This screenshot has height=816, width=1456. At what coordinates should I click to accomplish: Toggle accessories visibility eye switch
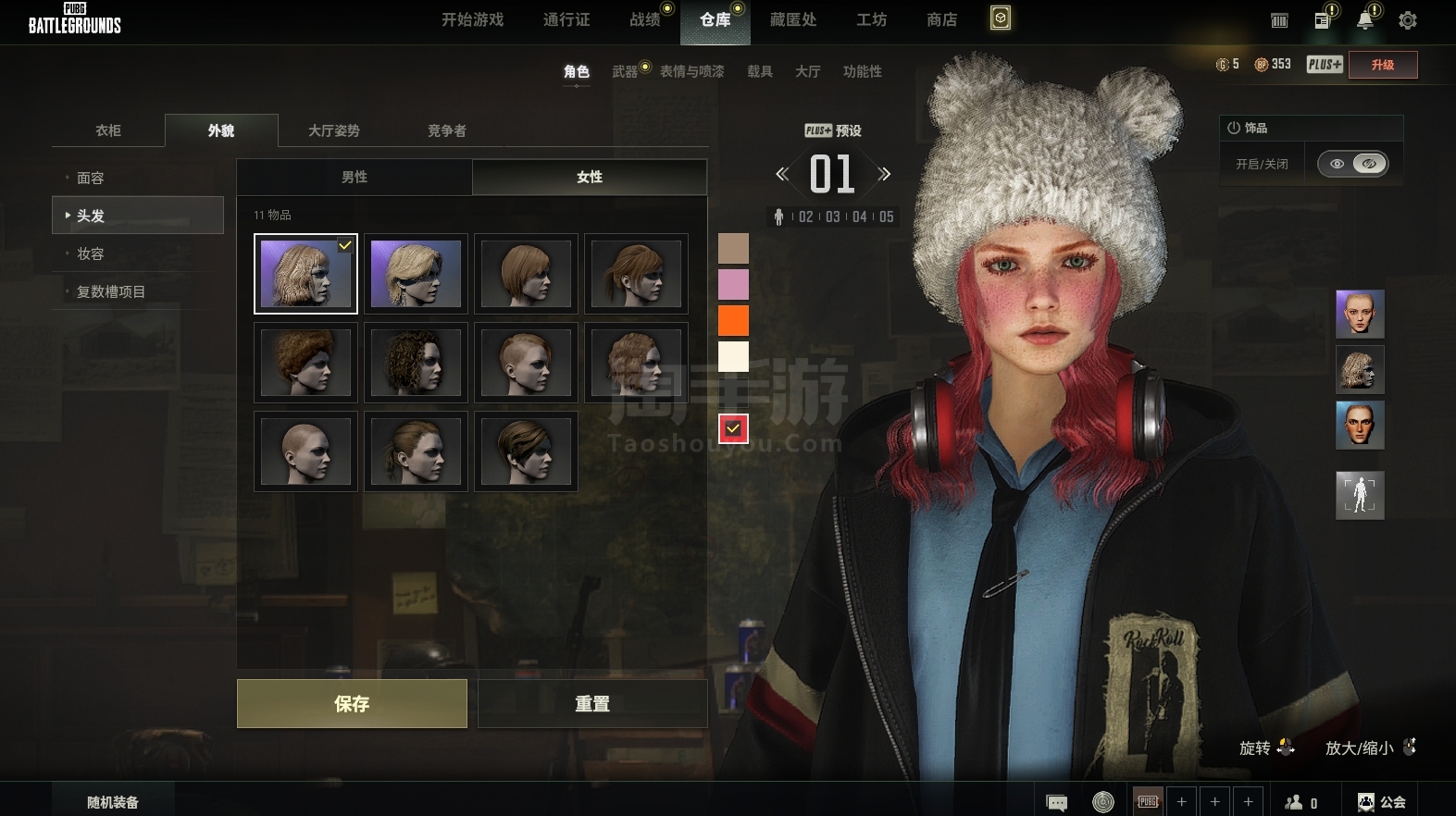click(x=1352, y=164)
